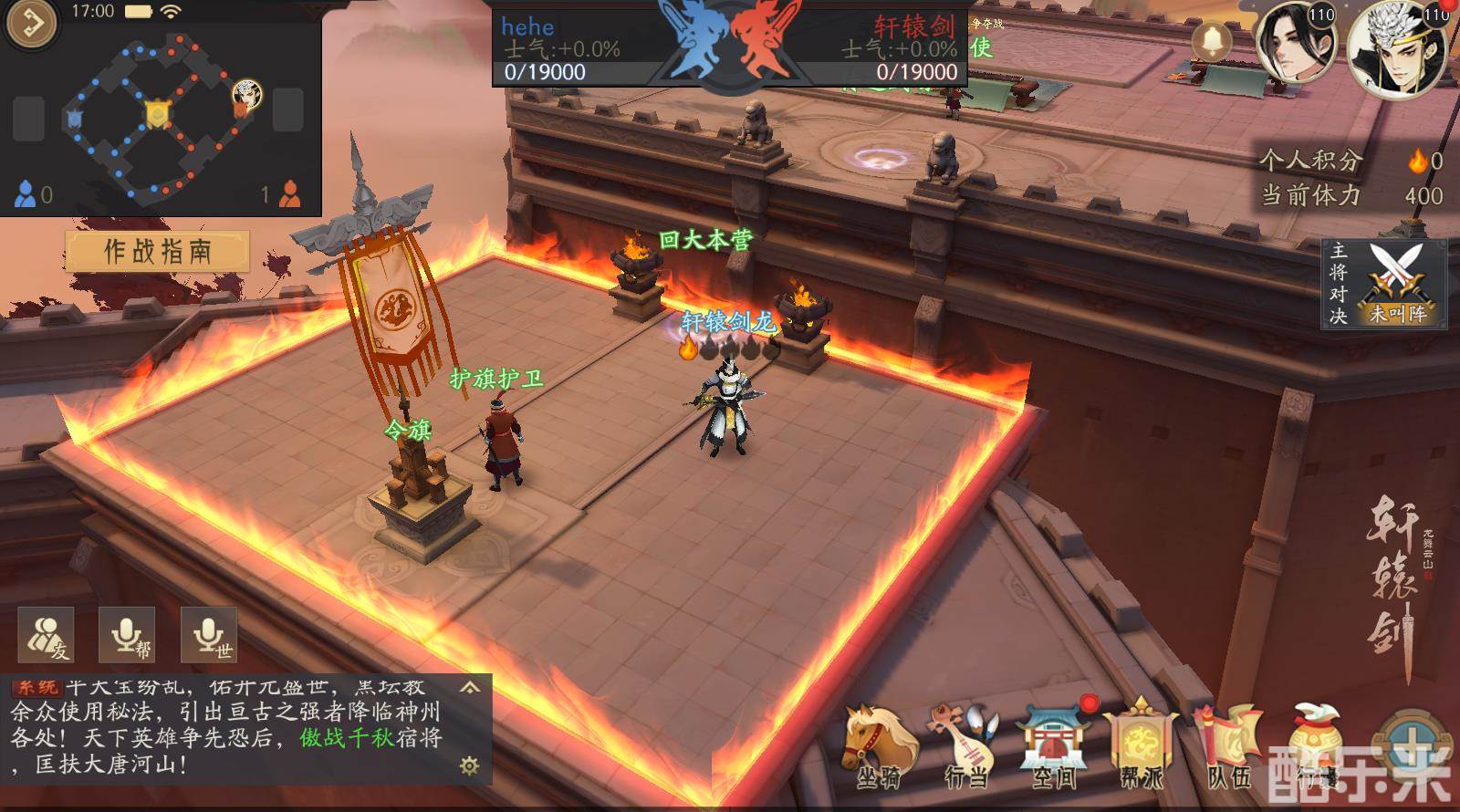Open chat settings gear icon

point(469,765)
